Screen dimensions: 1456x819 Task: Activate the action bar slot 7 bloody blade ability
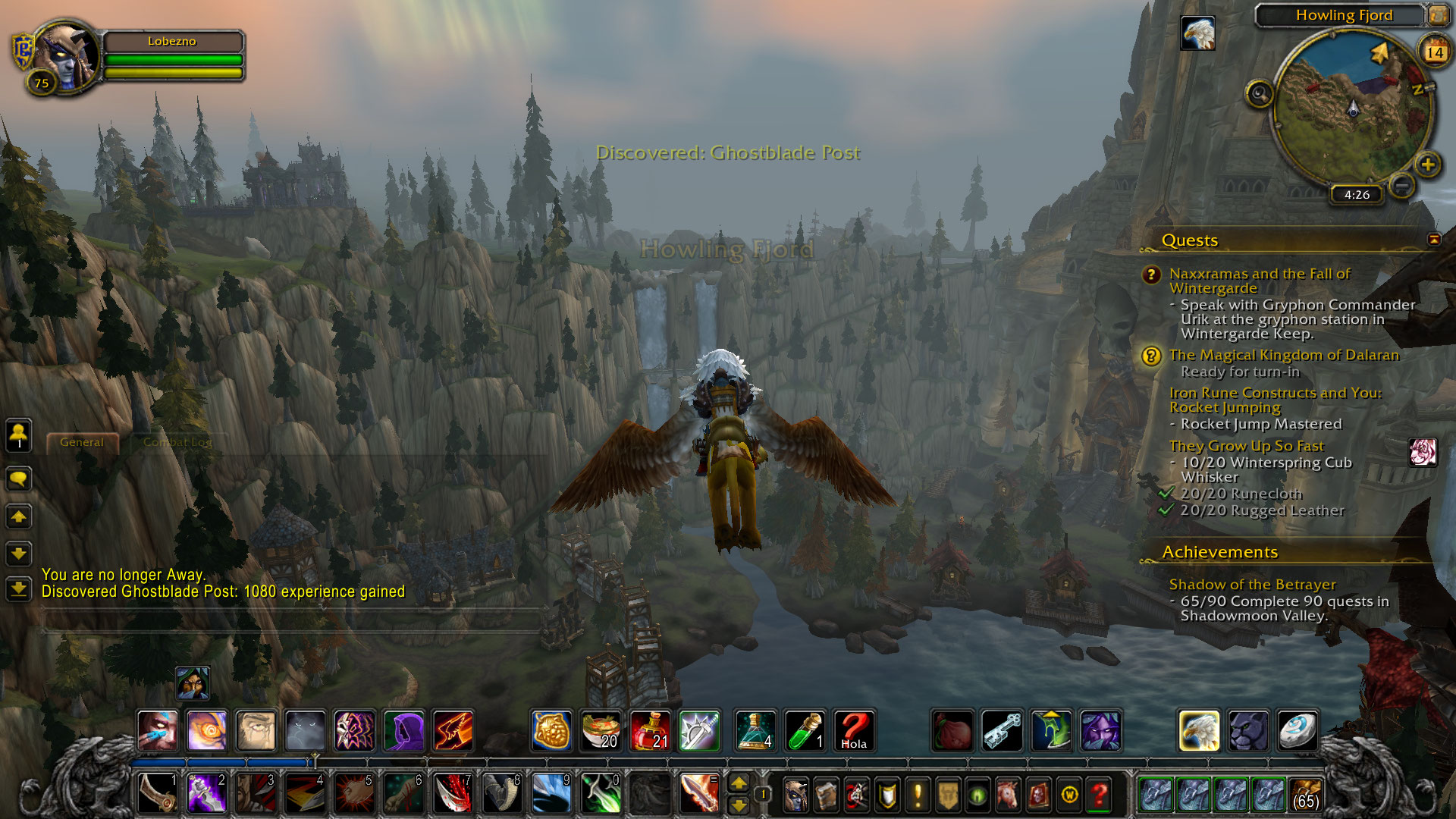coord(453,794)
